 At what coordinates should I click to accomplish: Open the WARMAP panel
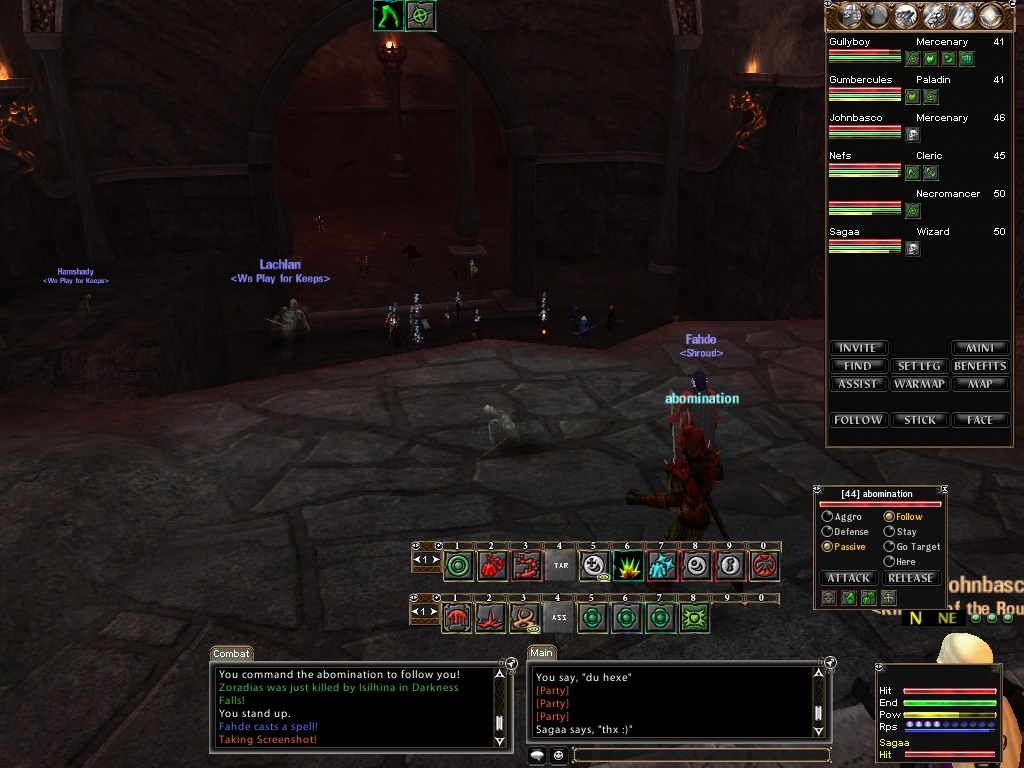(919, 384)
